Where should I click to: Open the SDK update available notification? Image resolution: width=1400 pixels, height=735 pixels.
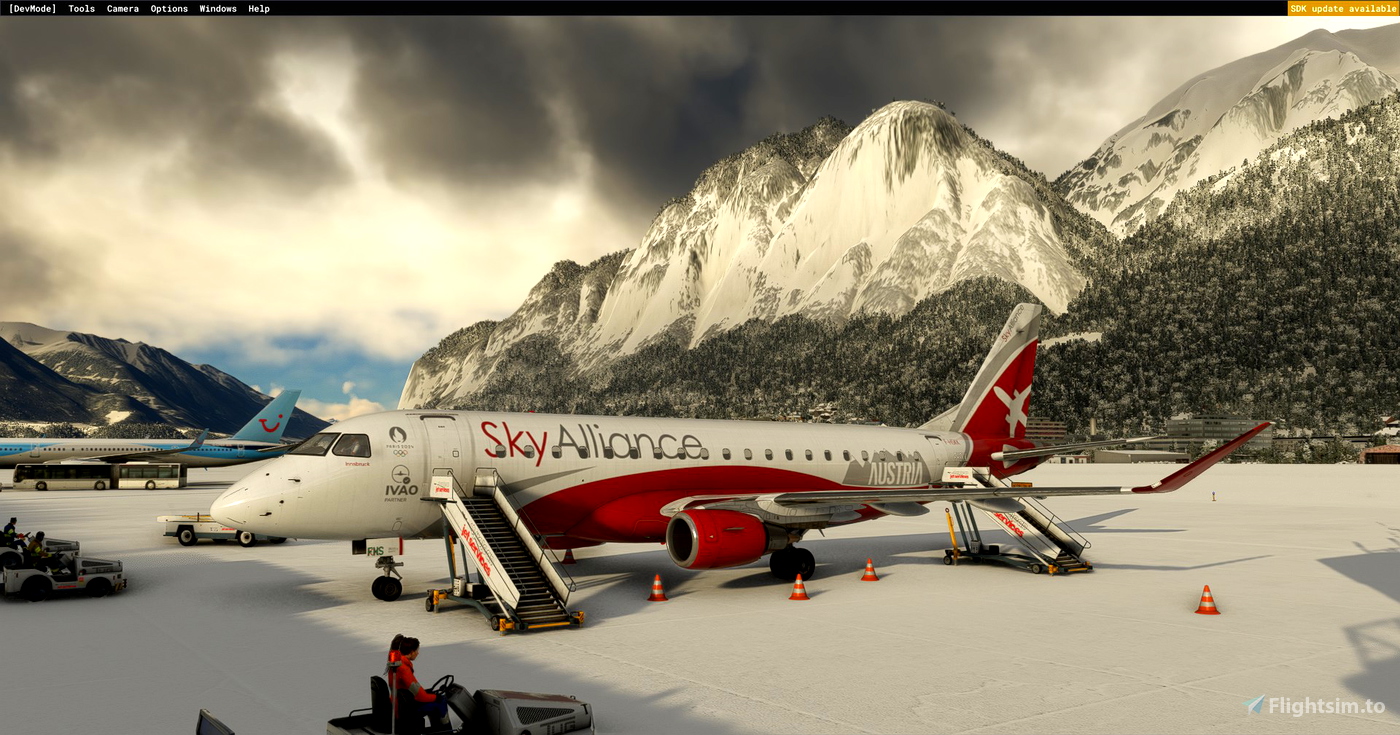(x=1343, y=8)
